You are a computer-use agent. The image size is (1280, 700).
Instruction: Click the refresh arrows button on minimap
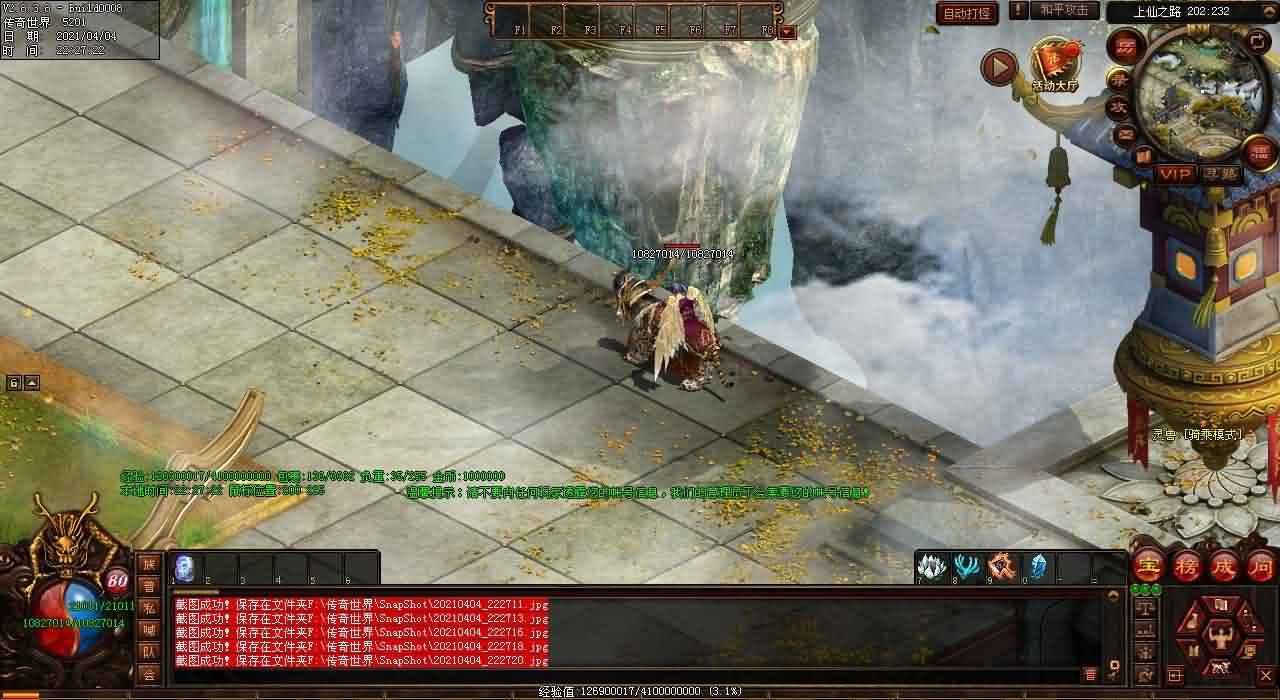pyautogui.click(x=1258, y=42)
